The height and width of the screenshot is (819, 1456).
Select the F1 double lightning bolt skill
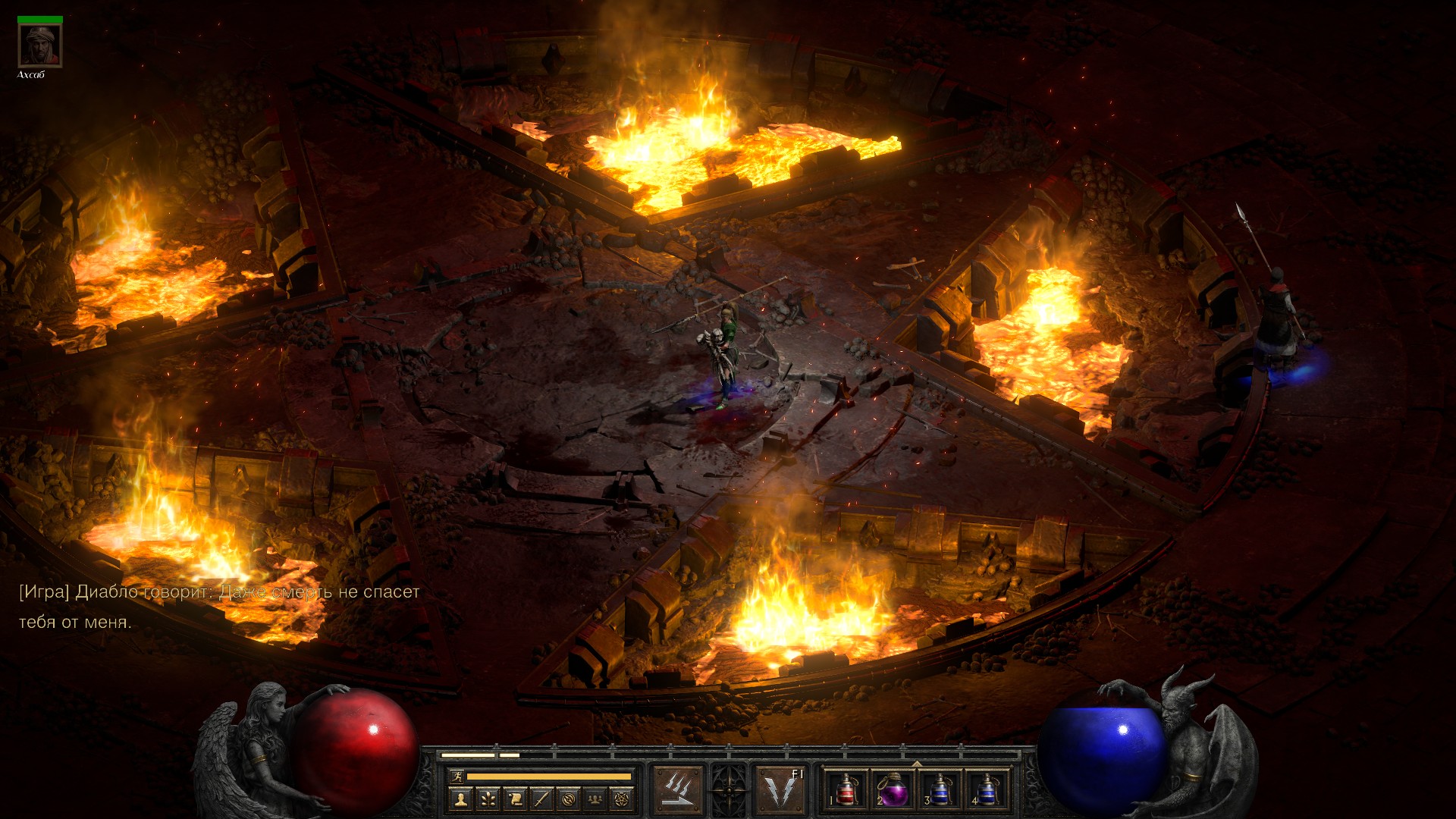click(x=780, y=790)
